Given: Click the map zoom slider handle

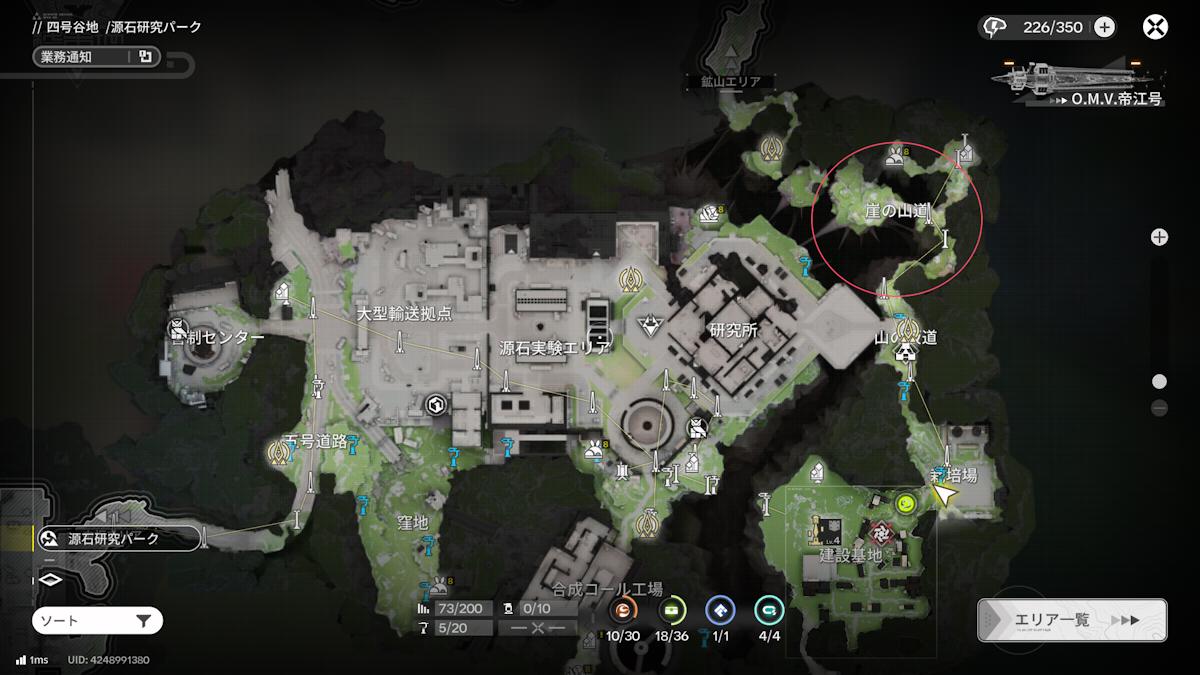Looking at the screenshot, I should tap(1159, 381).
